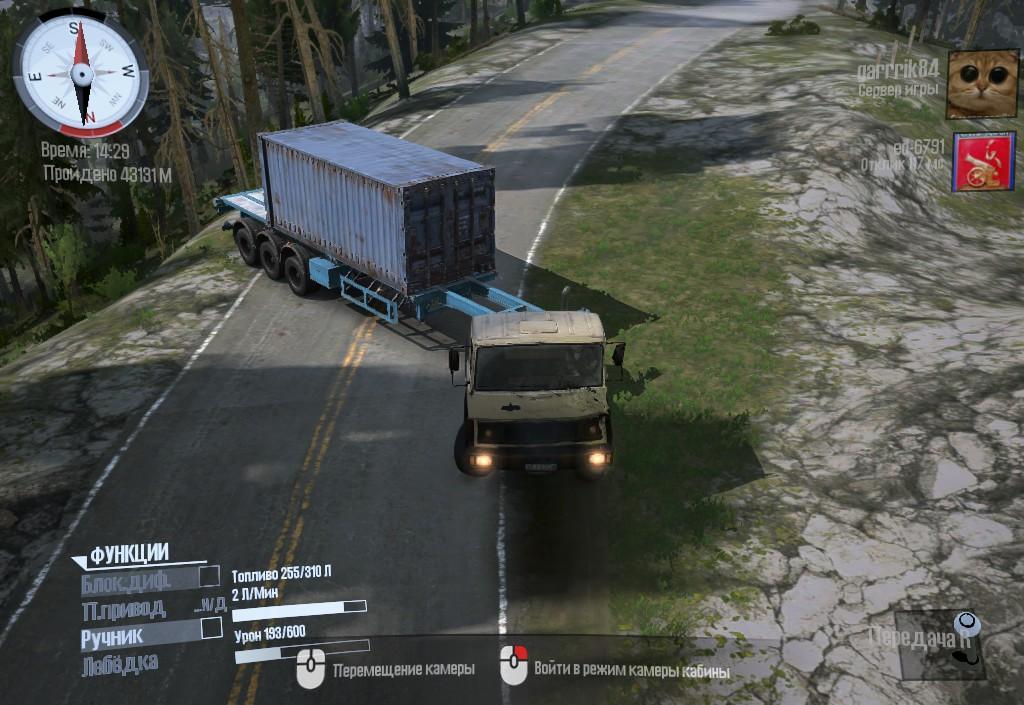Select ed-6791's red cannon avatar

pyautogui.click(x=983, y=161)
